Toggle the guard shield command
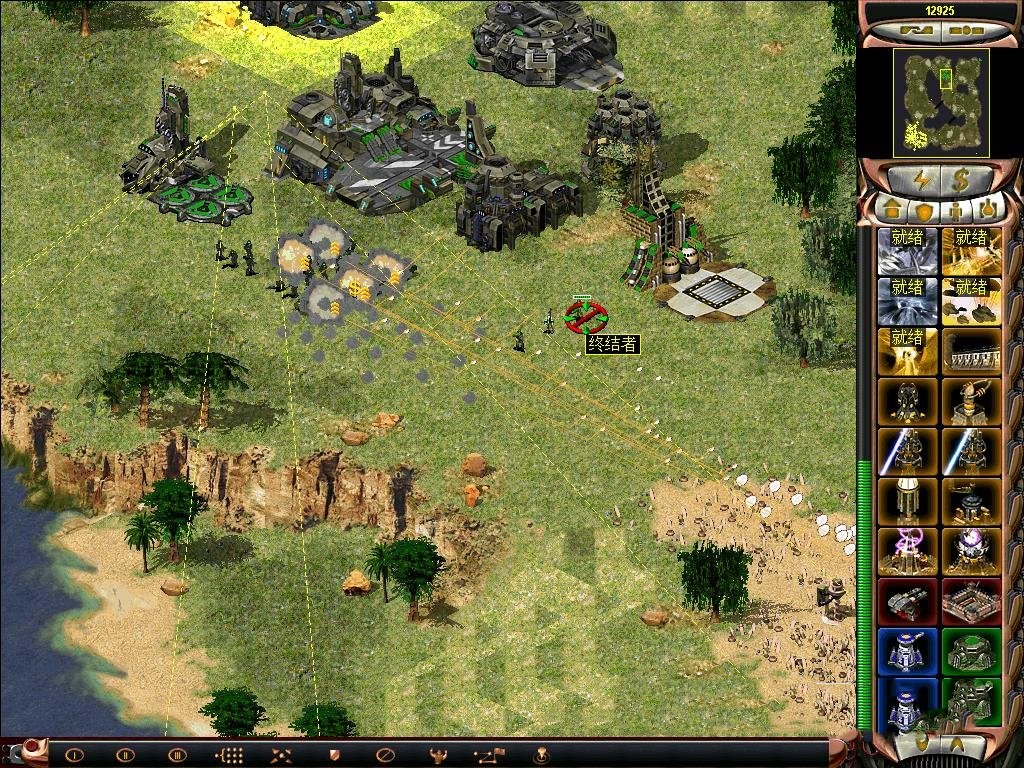Viewport: 1024px width, 768px height. 333,755
